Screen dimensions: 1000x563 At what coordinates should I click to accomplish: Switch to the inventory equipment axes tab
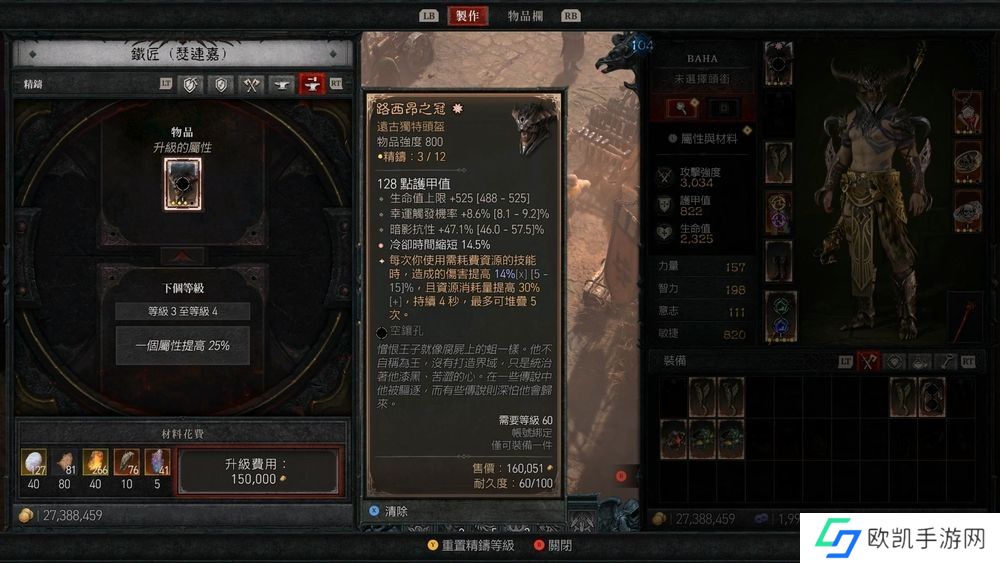coord(869,361)
